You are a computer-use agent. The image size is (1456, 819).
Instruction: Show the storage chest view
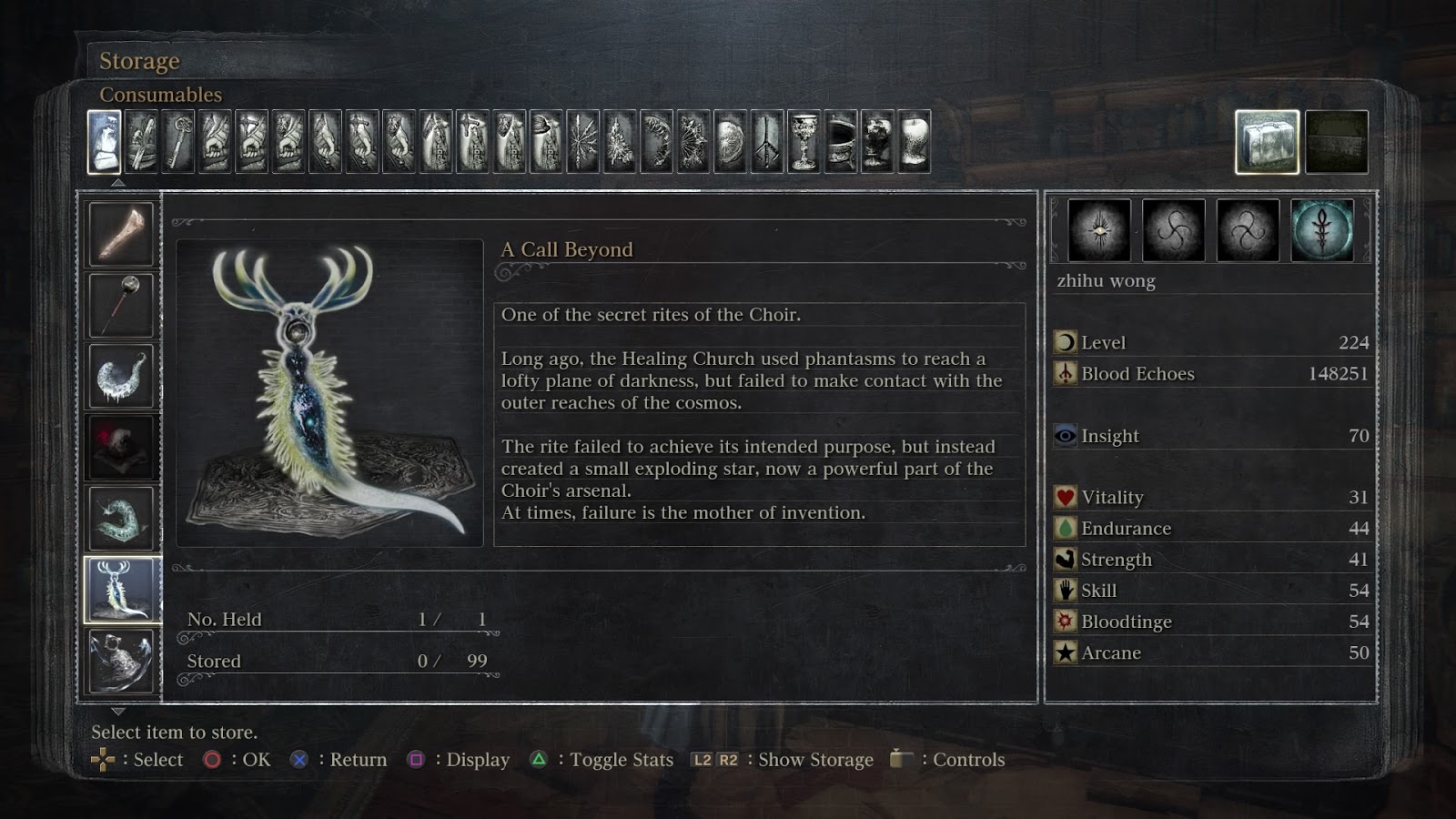click(1336, 142)
